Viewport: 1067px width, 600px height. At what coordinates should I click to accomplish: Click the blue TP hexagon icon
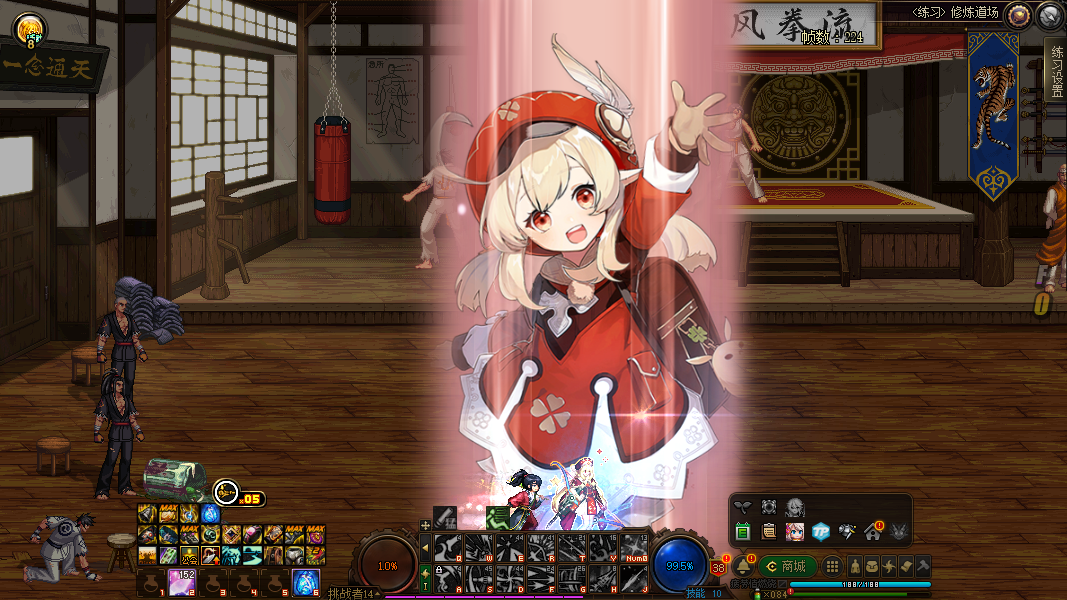pos(821,531)
